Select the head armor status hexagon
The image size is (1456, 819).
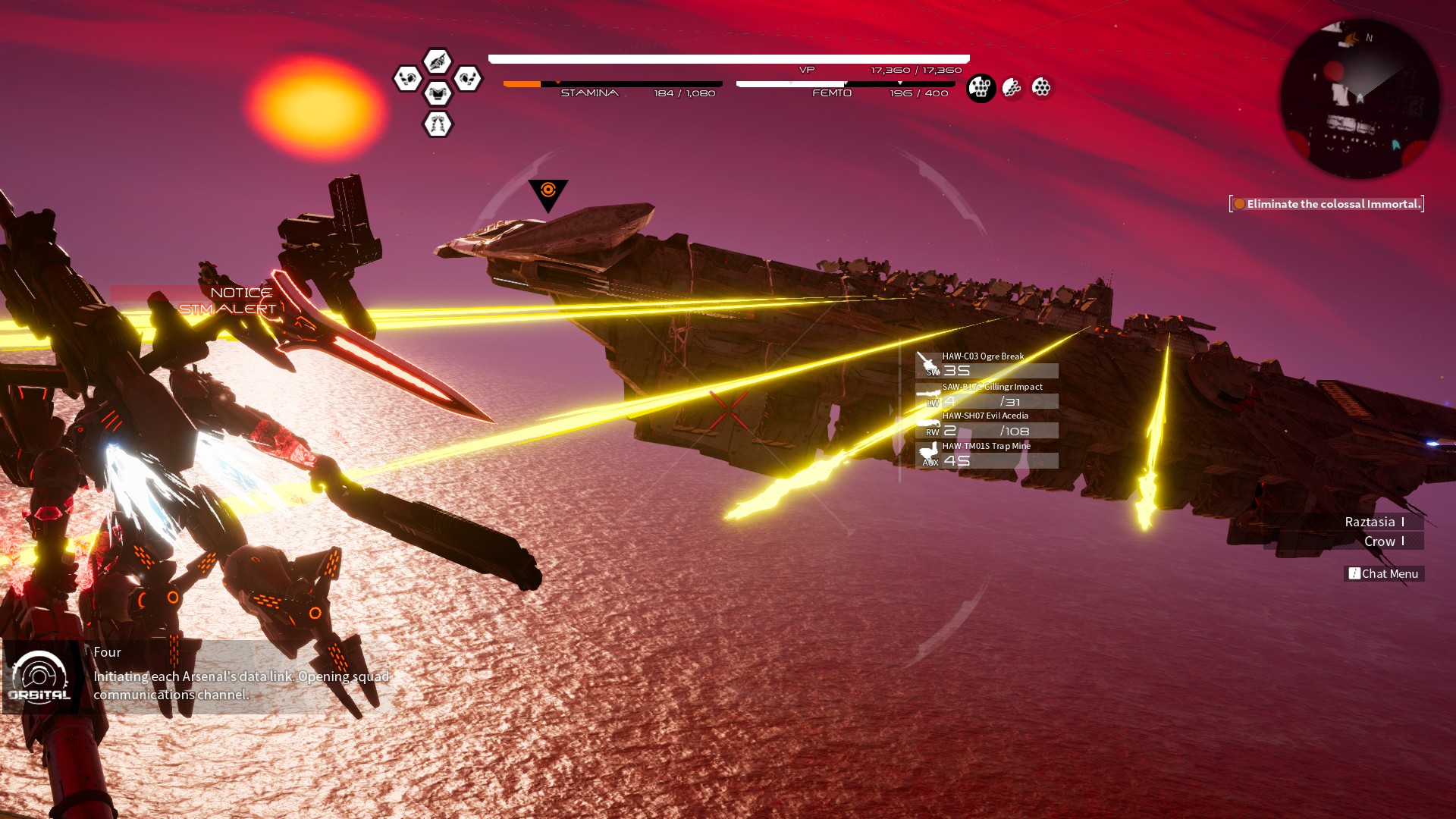[438, 61]
